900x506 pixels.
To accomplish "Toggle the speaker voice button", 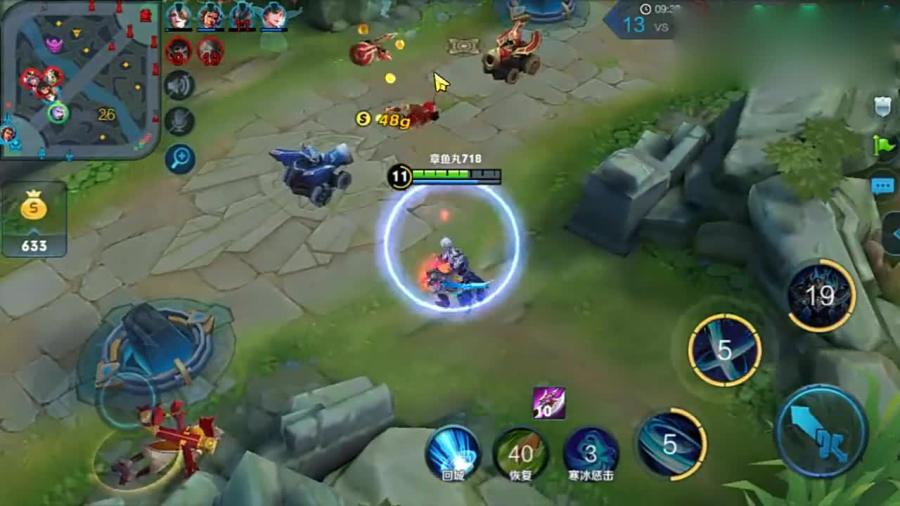I will click(180, 86).
